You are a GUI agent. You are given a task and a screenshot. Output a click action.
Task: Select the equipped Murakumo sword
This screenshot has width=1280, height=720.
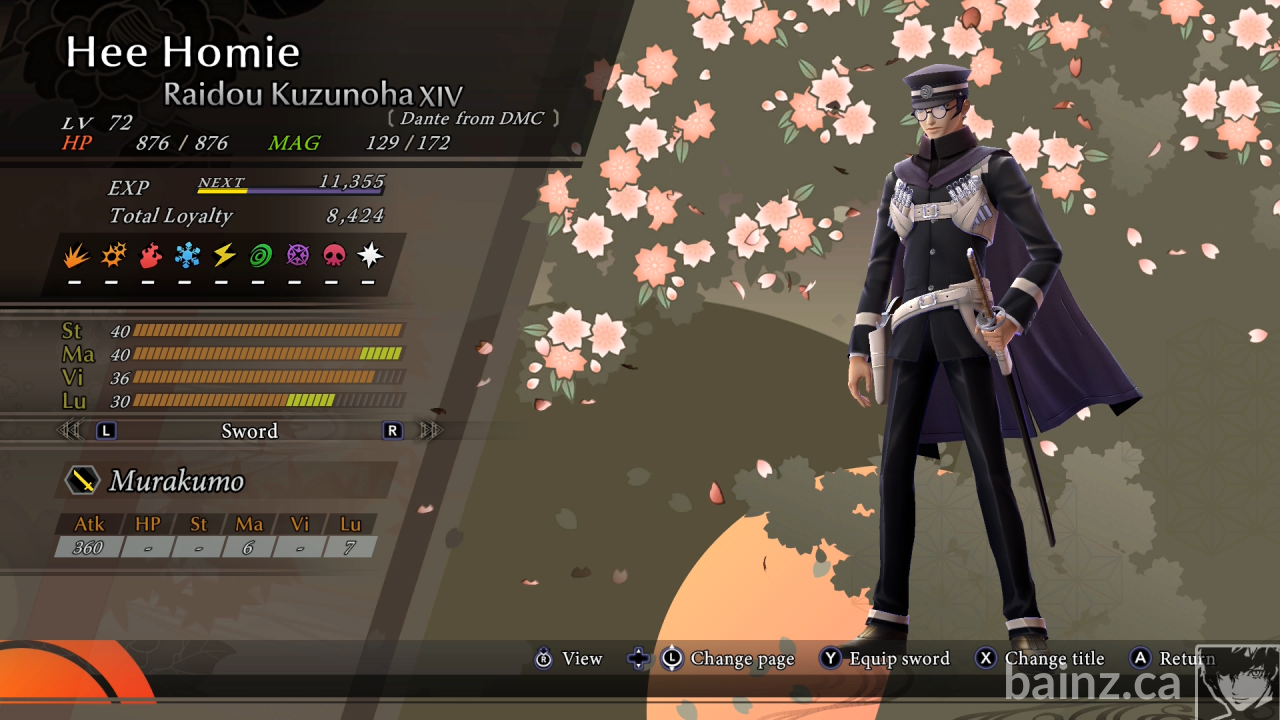pyautogui.click(x=176, y=481)
